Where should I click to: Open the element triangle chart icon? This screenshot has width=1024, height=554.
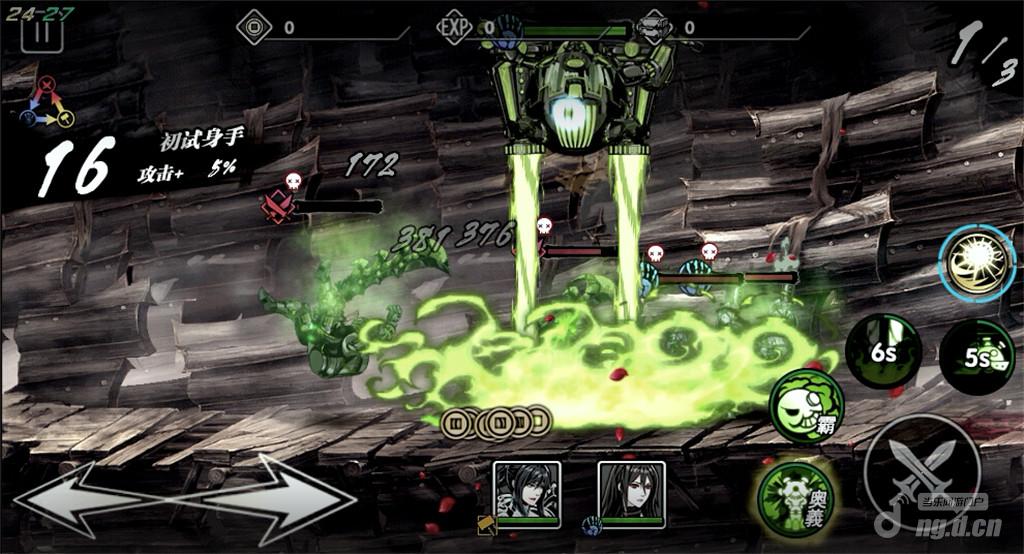tap(40, 104)
